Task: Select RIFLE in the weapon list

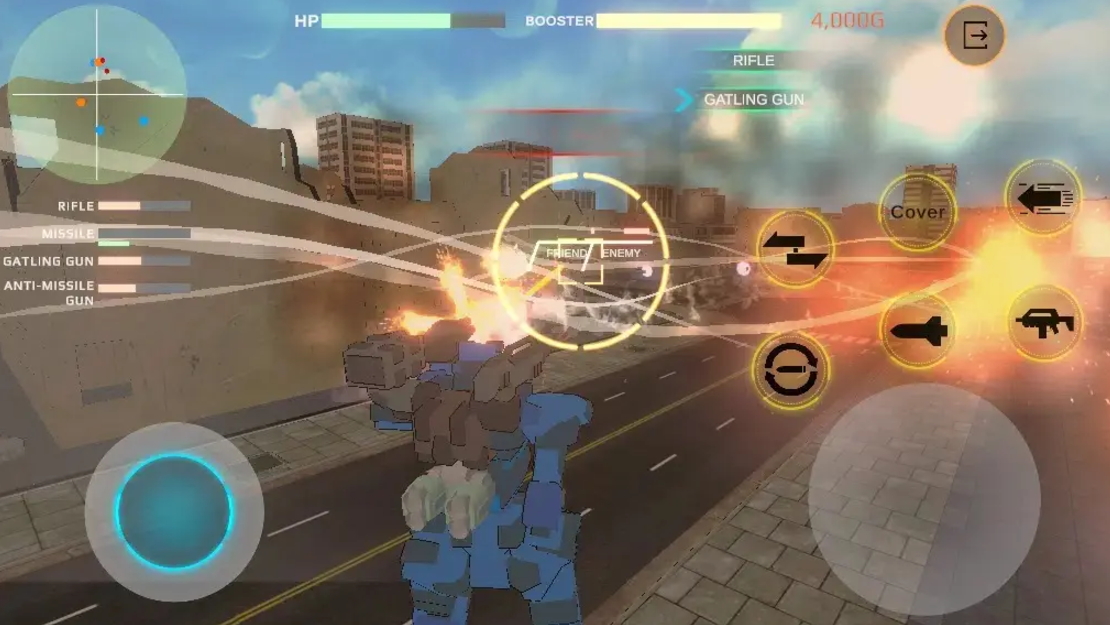Action: click(753, 61)
